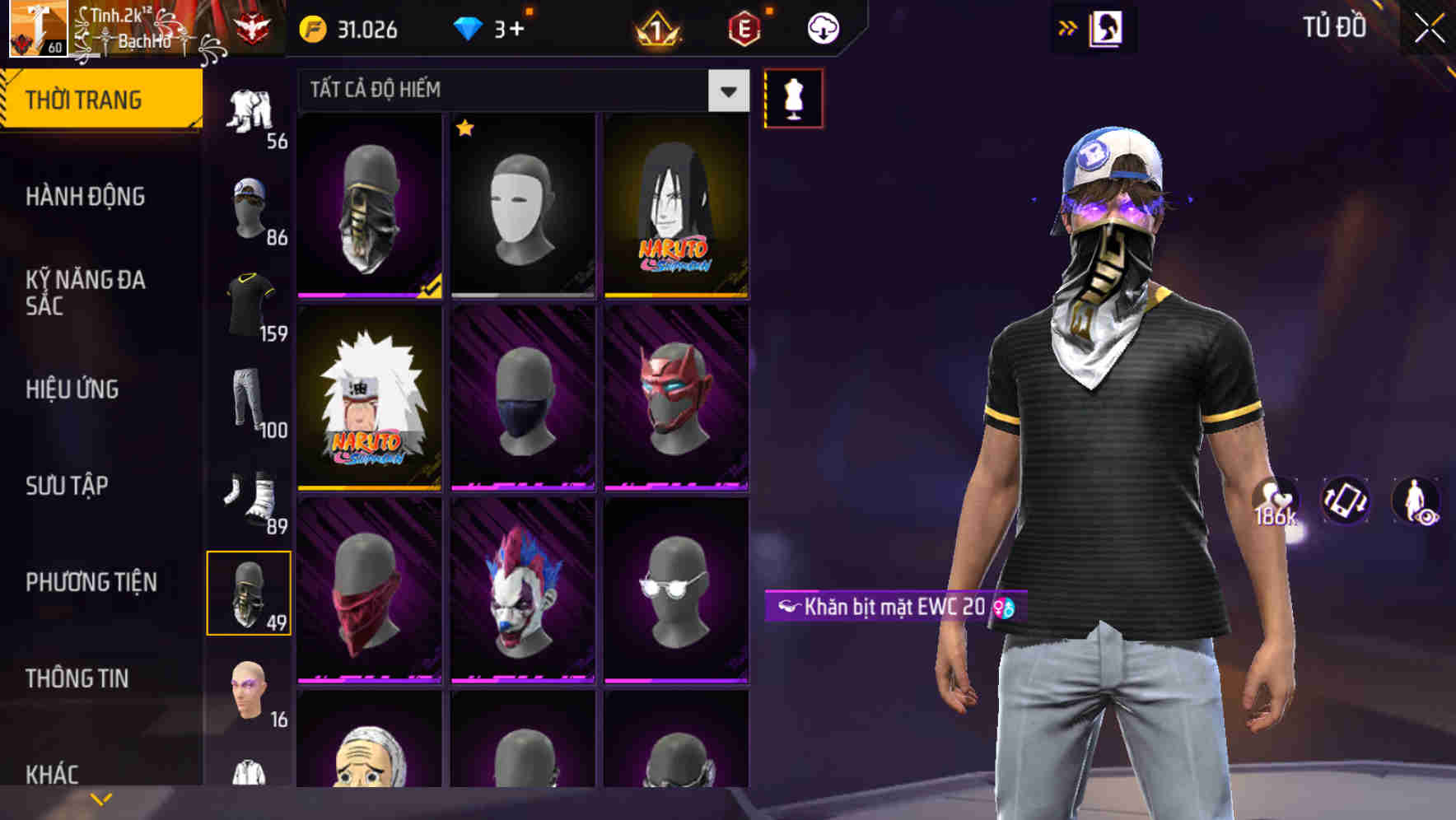Click the Khăn bịt mặt EWC 20 label
This screenshot has width=1456, height=820.
pyautogui.click(x=889, y=605)
